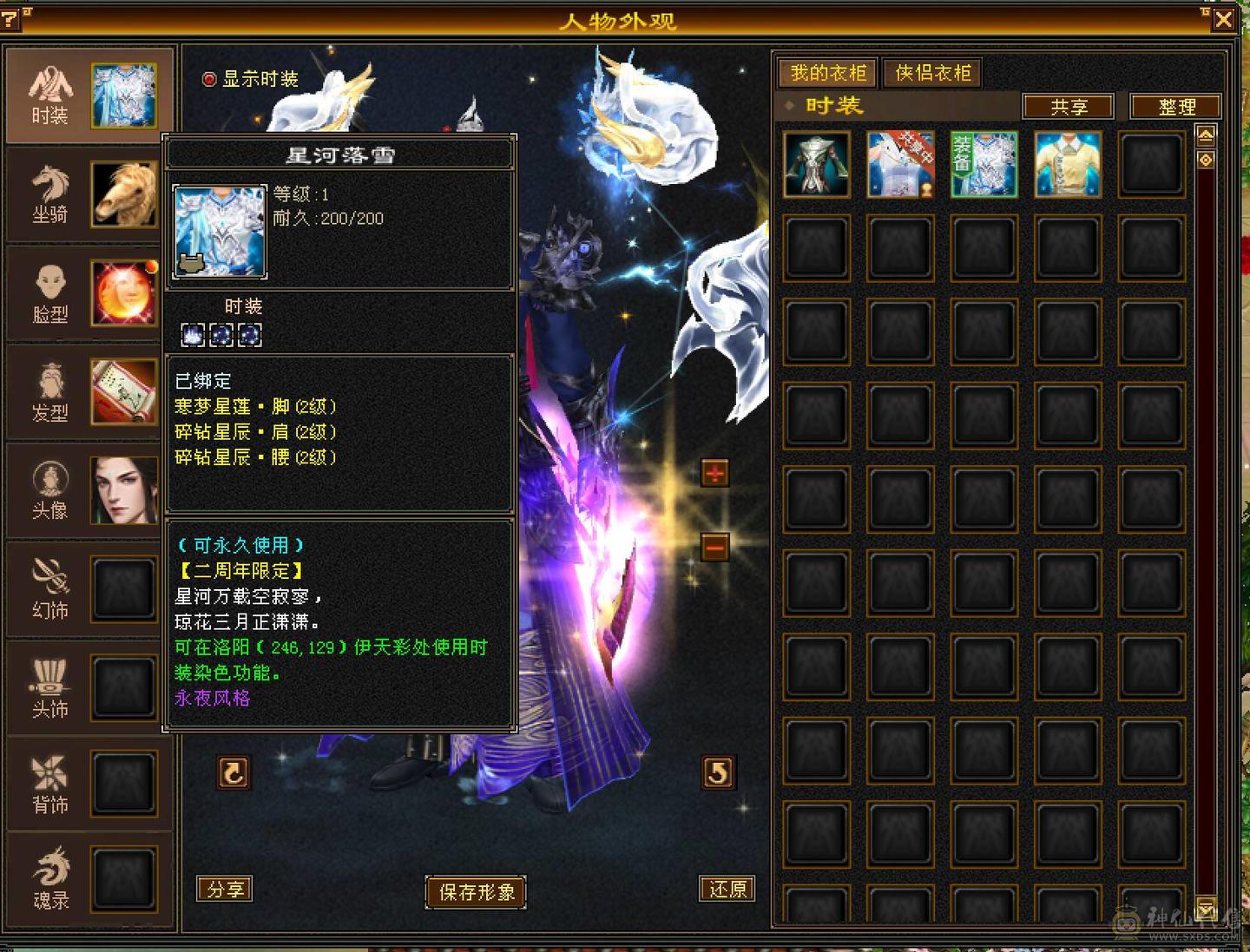Click the wardrobe scrollbar up arrow
1250x952 pixels.
[1206, 135]
